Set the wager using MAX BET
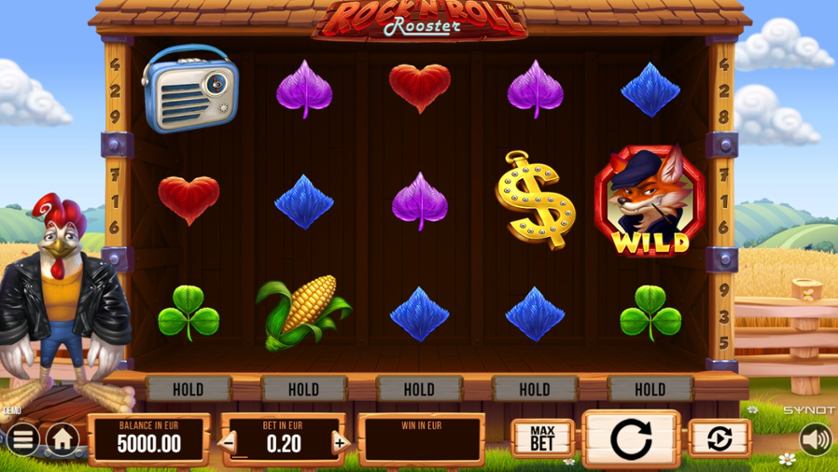This screenshot has height=472, width=838. [543, 438]
